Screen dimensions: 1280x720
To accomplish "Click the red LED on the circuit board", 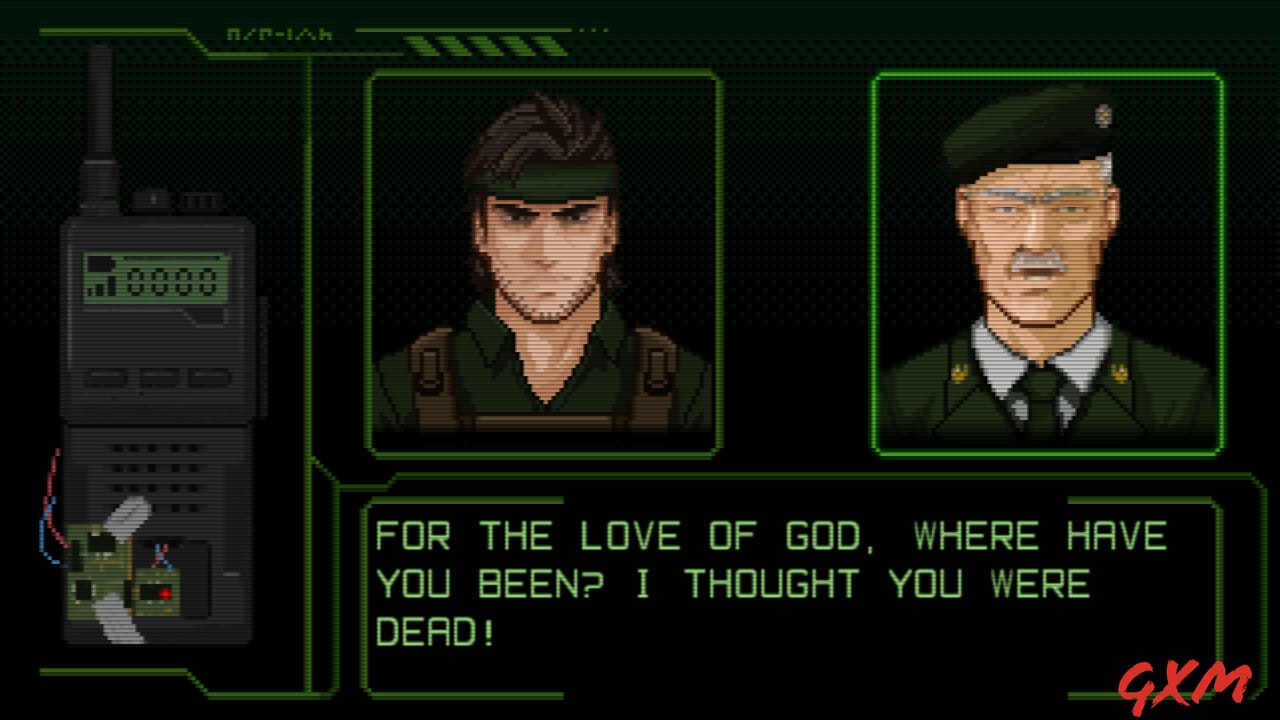I will [x=164, y=592].
